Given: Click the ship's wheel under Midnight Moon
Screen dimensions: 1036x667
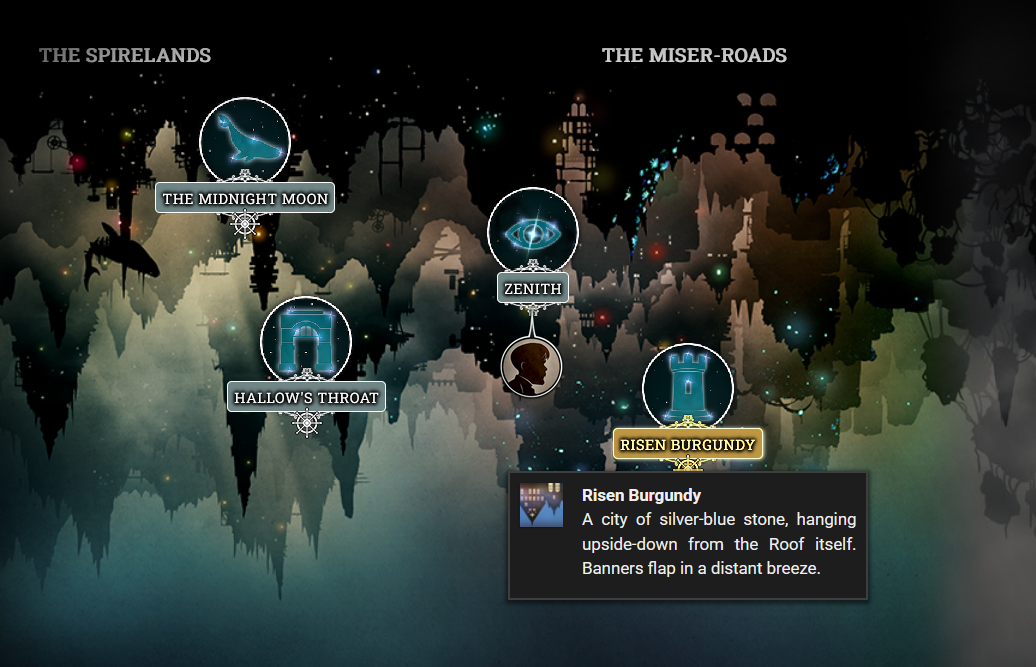Looking at the screenshot, I should pos(245,223).
